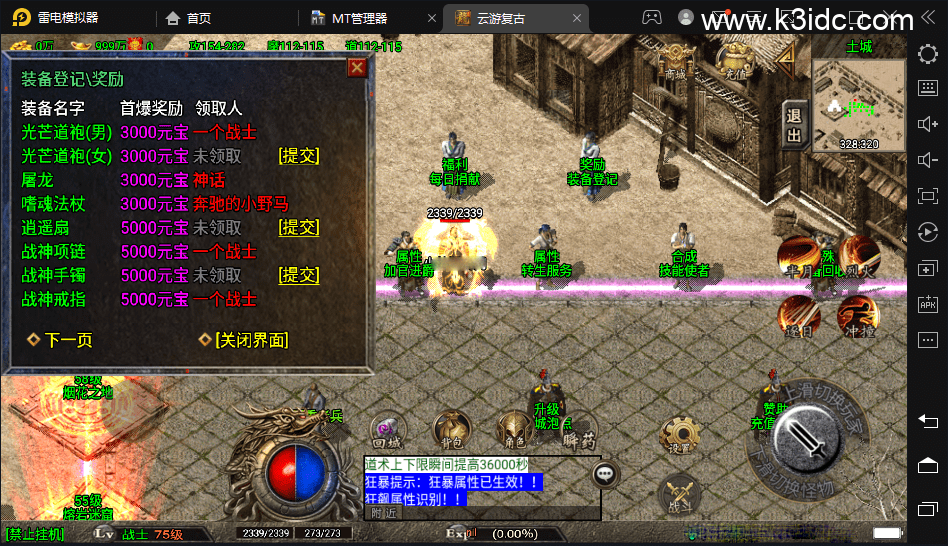Submit the 逍遥扇 reward entry
The image size is (948, 546).
(x=299, y=227)
